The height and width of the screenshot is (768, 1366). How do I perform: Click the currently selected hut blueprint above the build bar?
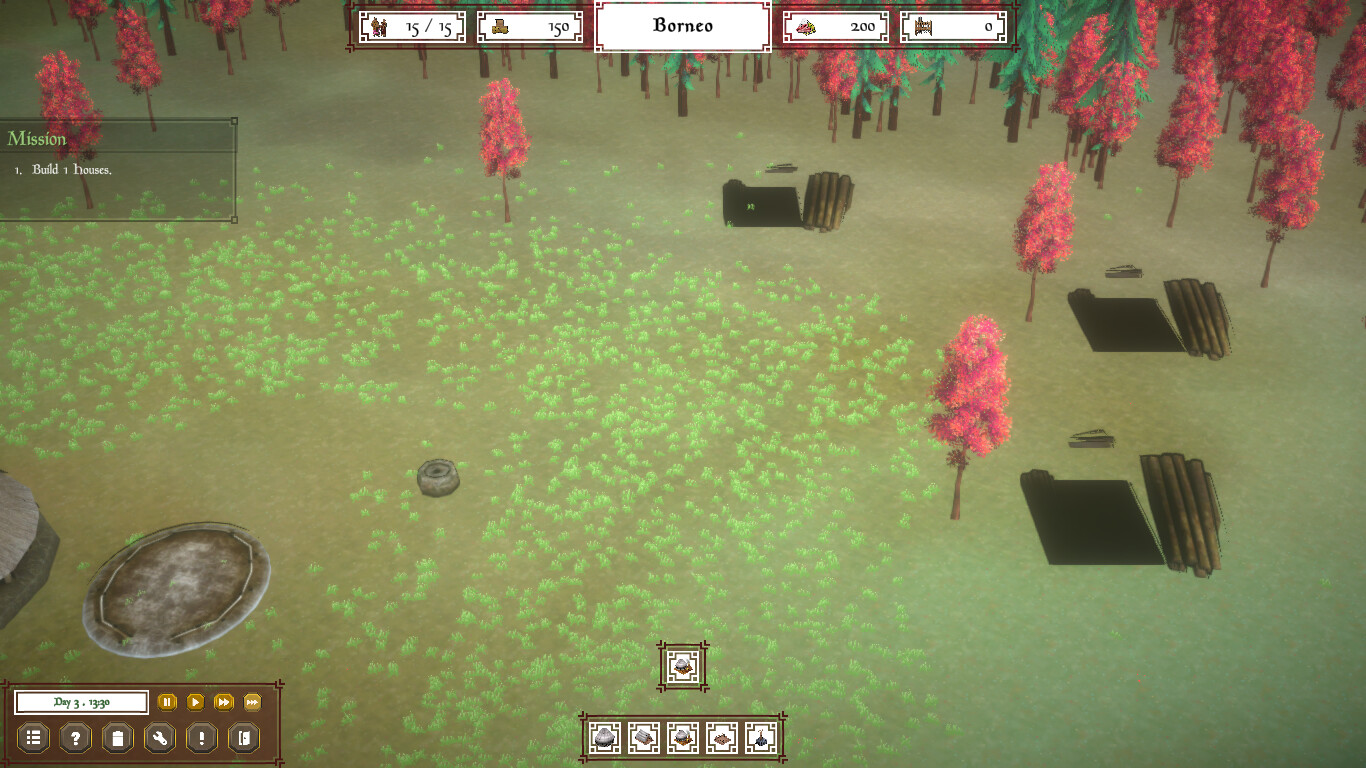click(x=681, y=665)
